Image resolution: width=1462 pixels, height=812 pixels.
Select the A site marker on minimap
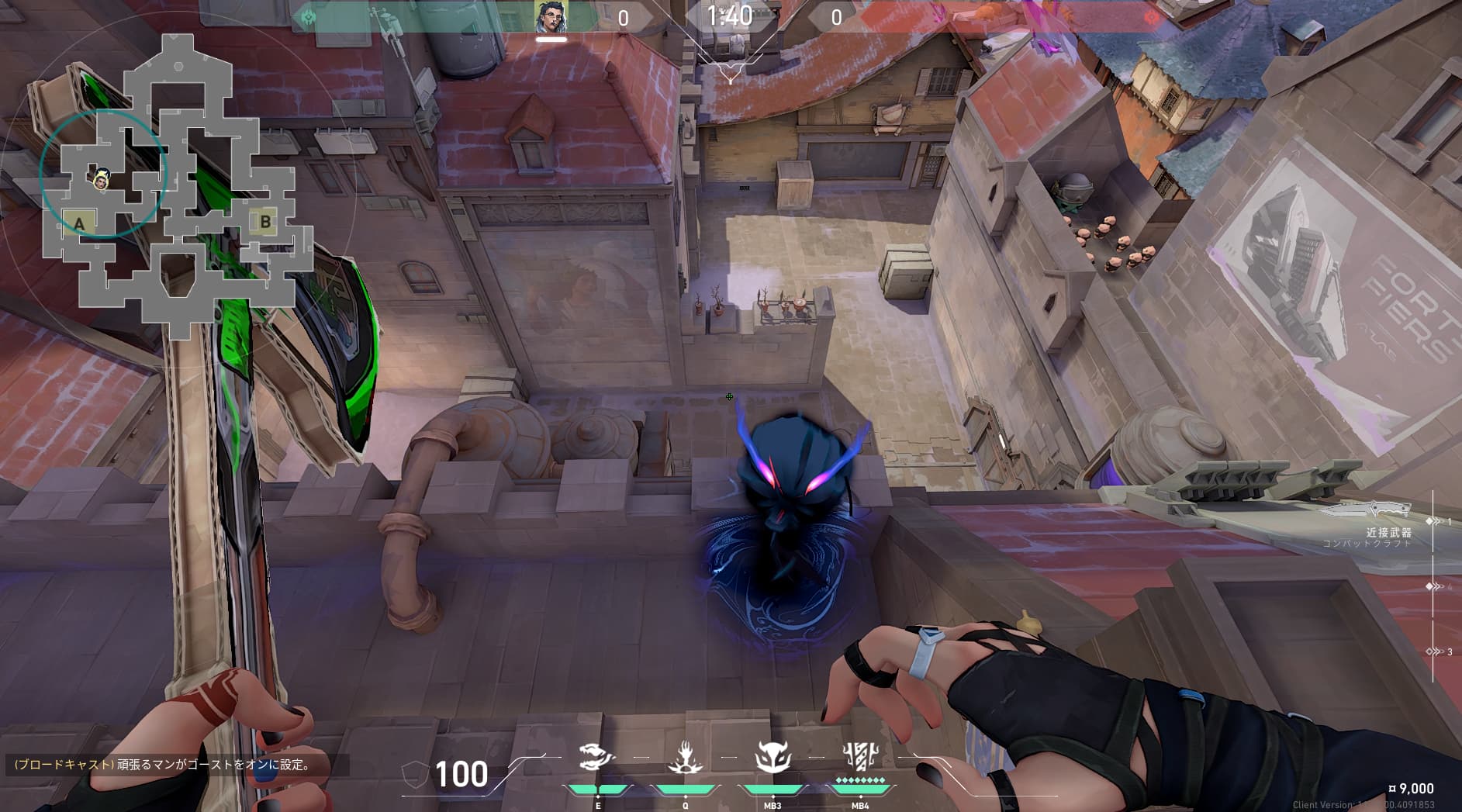tap(78, 224)
